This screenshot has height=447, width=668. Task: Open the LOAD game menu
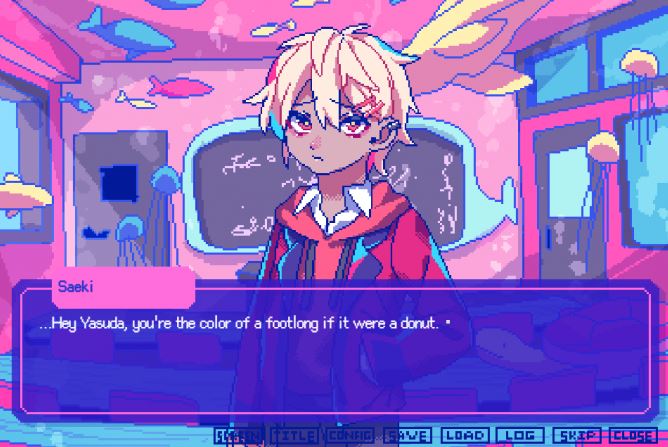[x=465, y=436]
